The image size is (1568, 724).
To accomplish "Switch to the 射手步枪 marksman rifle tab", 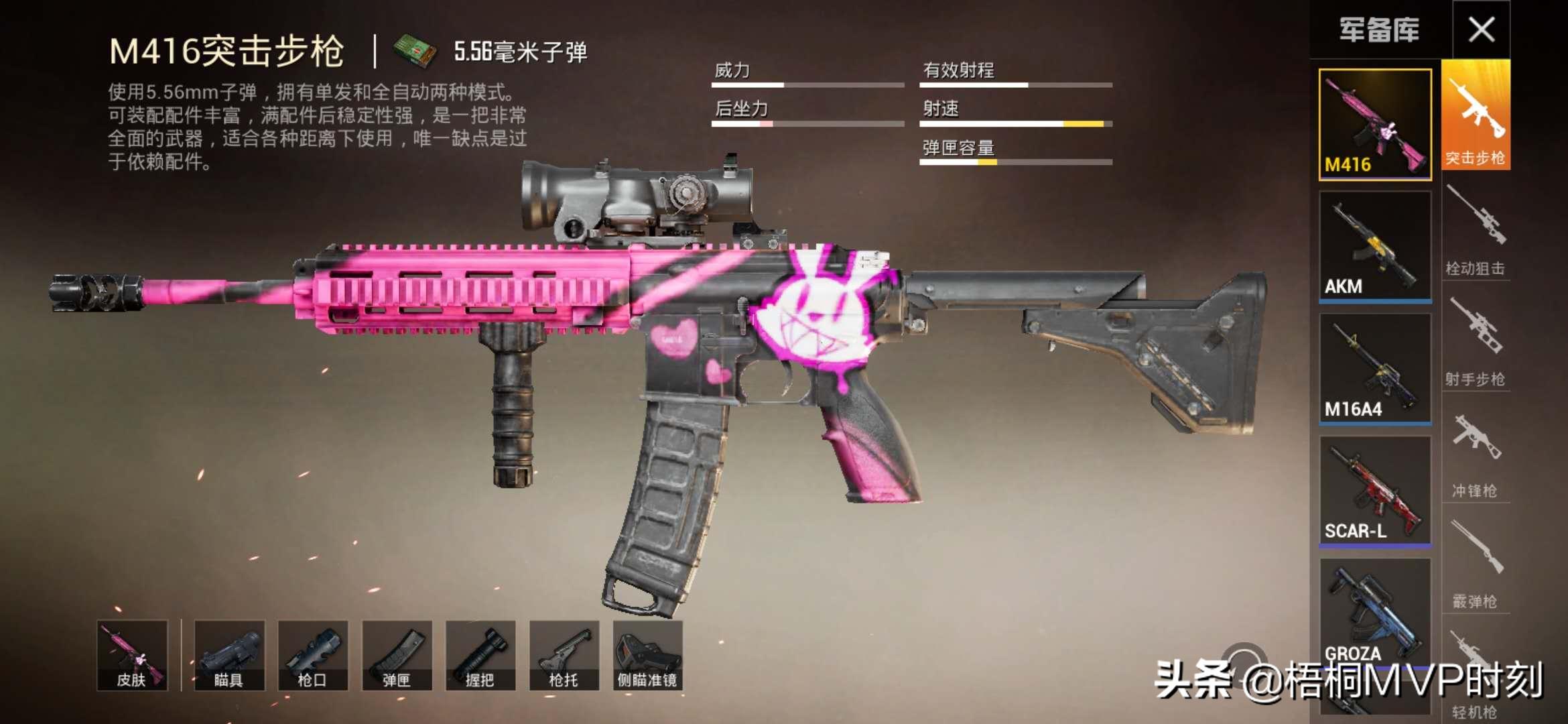I will (x=1476, y=342).
